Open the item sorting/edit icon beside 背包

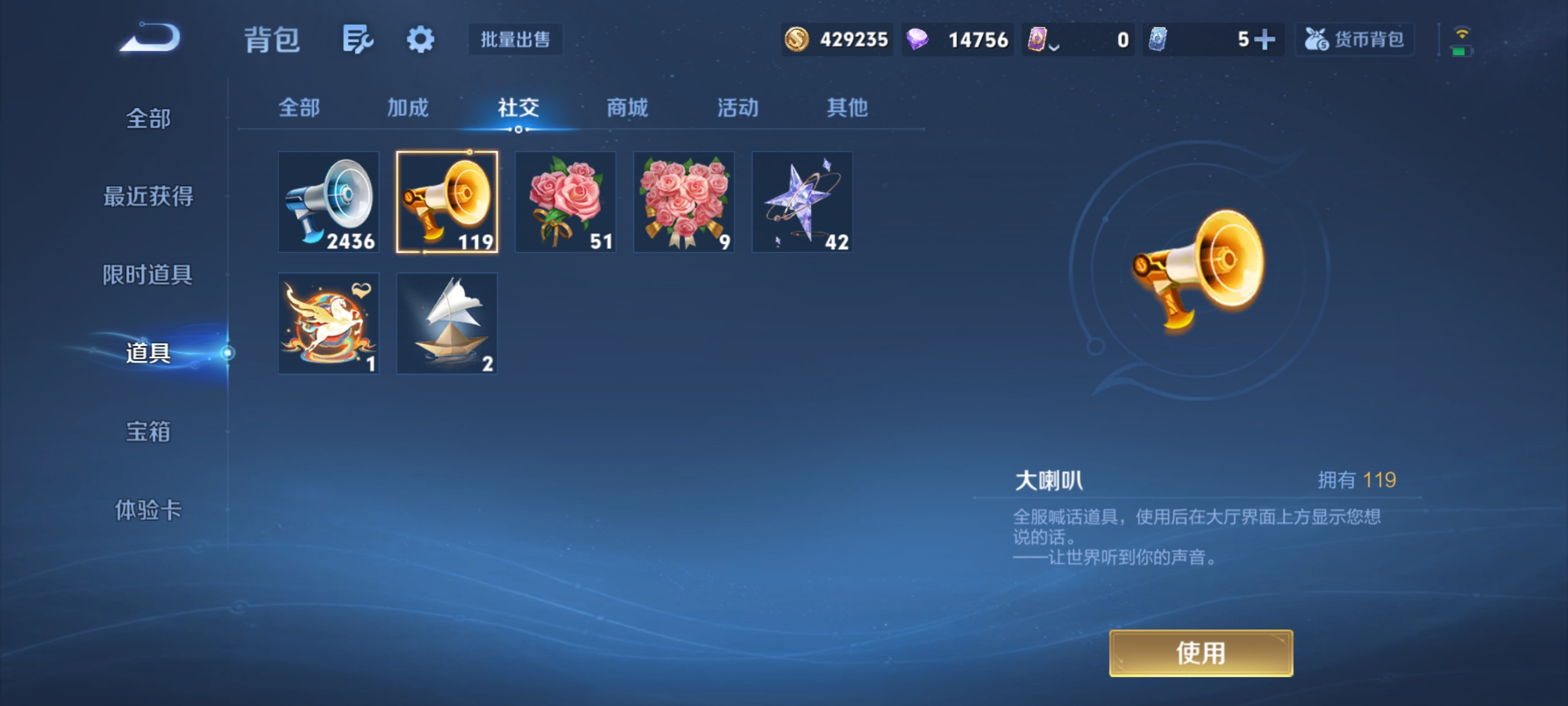[357, 38]
